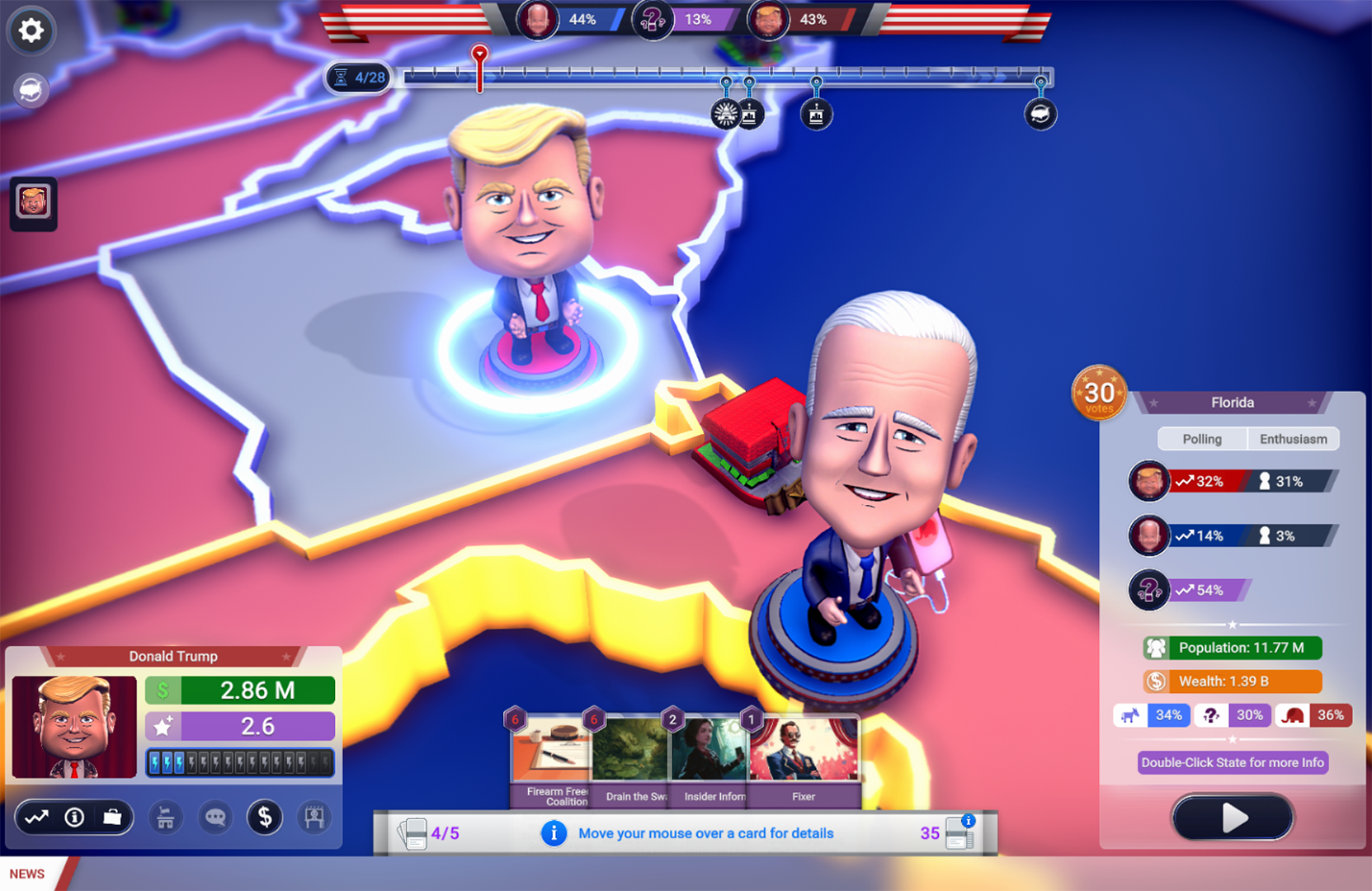Select the Fixer card
The image size is (1372, 891).
coord(803,755)
